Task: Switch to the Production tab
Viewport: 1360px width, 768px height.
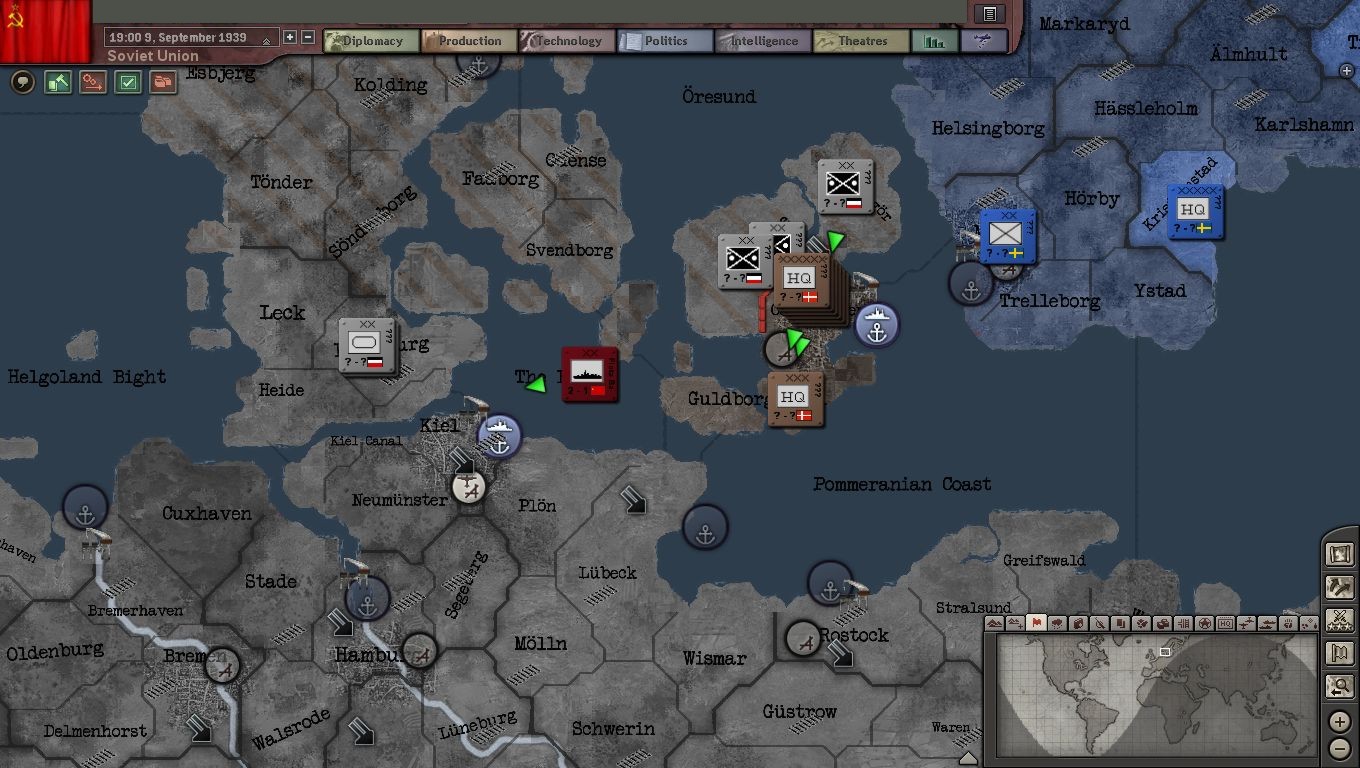Action: 469,41
